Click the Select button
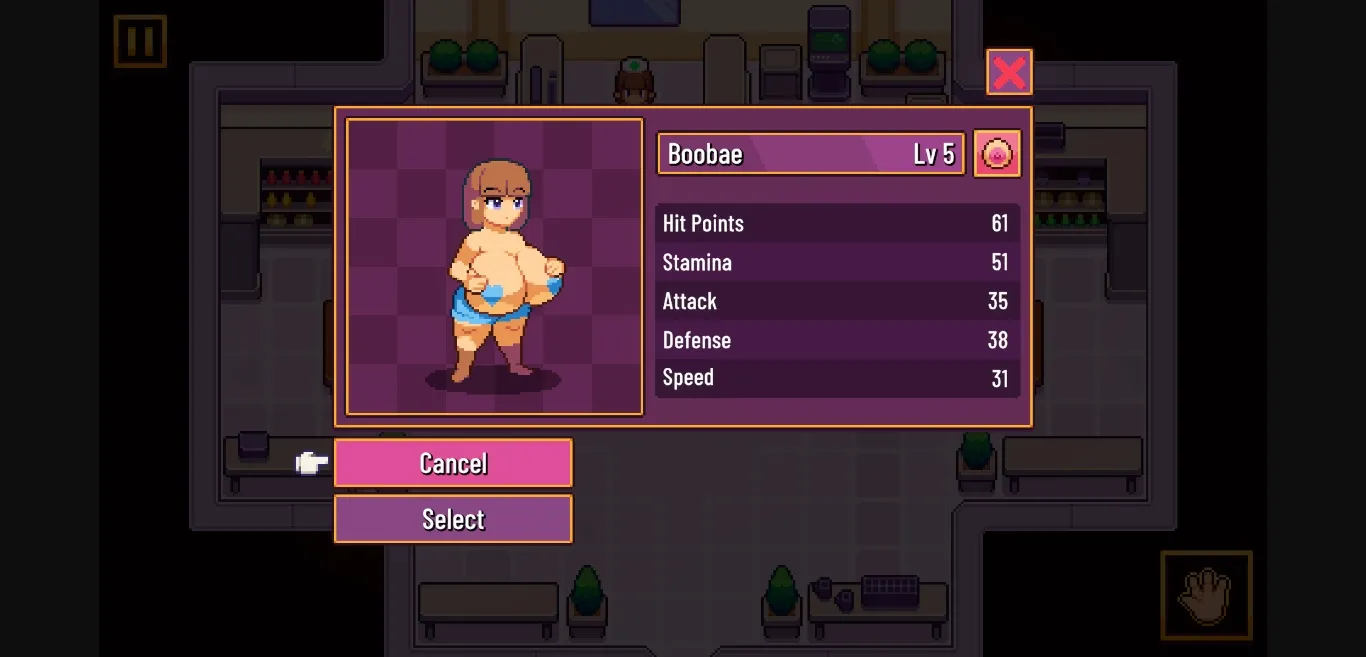The width and height of the screenshot is (1366, 657). click(x=453, y=519)
